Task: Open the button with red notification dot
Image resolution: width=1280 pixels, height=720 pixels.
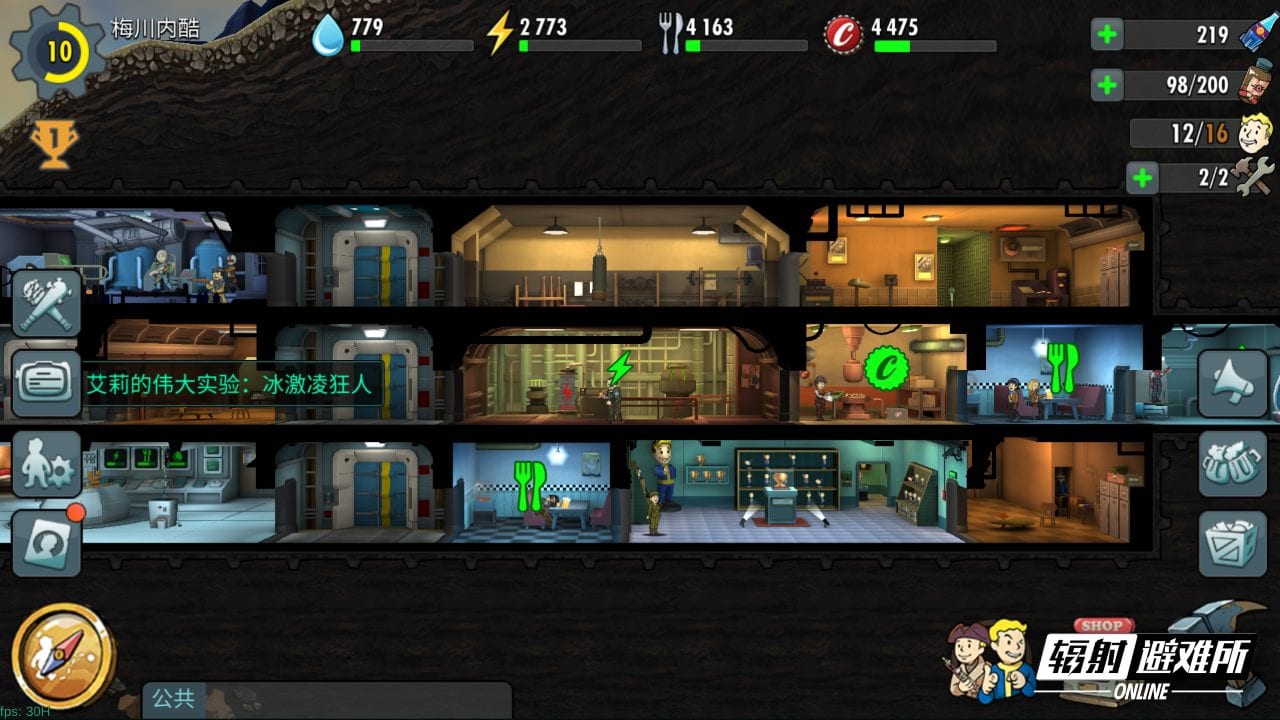Action: [x=47, y=543]
